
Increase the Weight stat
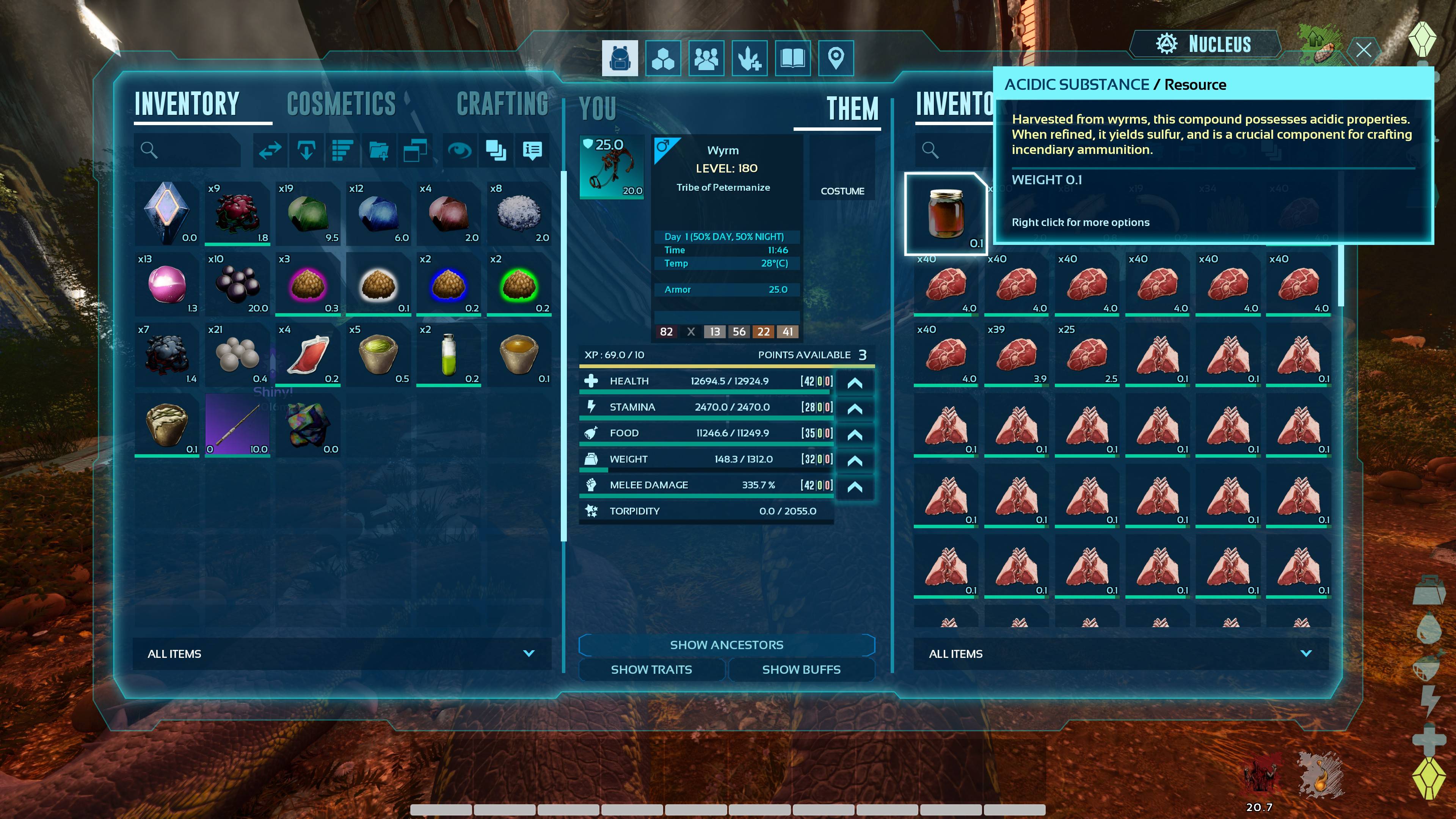pos(855,461)
